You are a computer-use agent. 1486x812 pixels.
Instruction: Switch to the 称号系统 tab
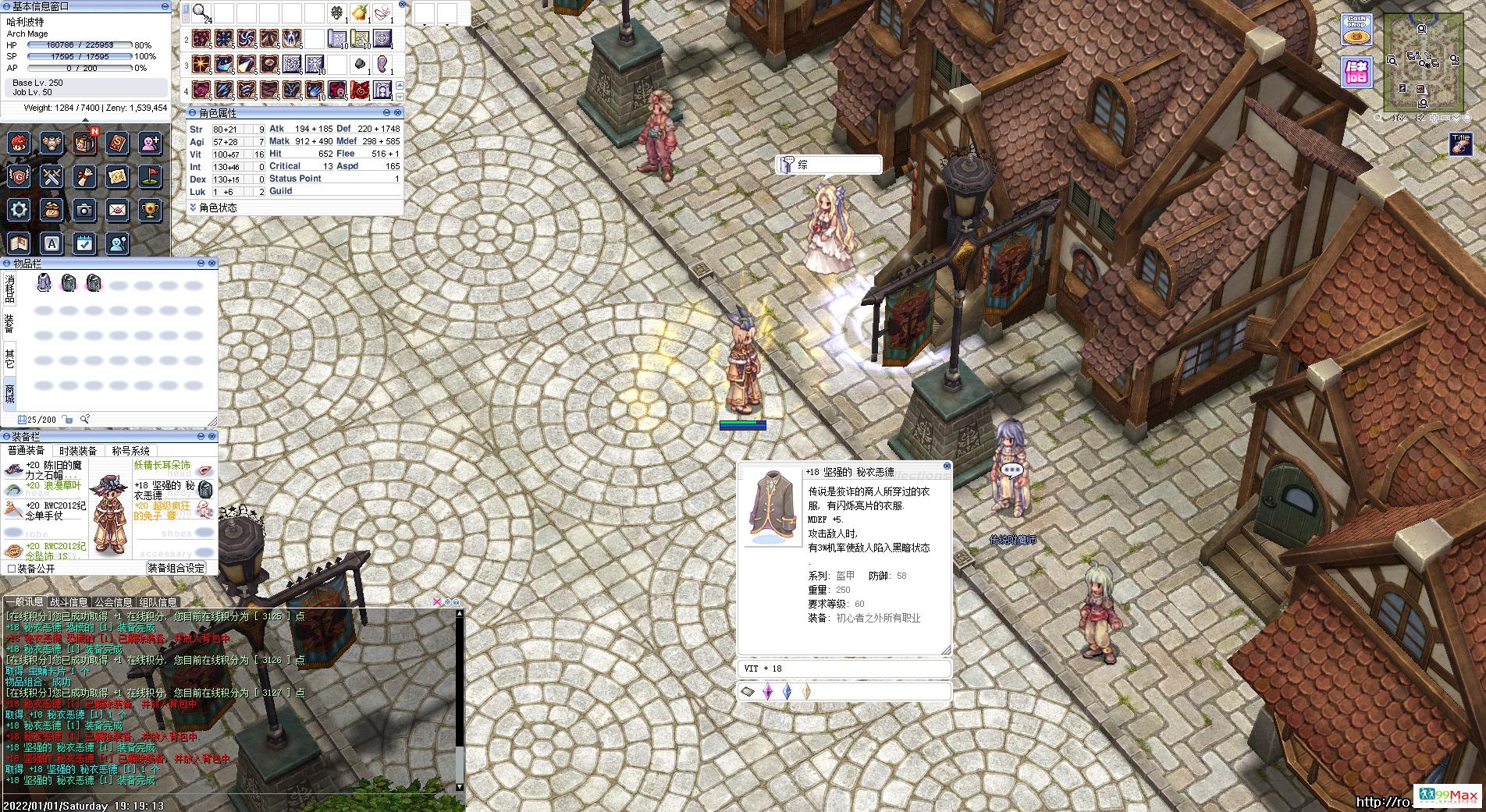click(130, 451)
